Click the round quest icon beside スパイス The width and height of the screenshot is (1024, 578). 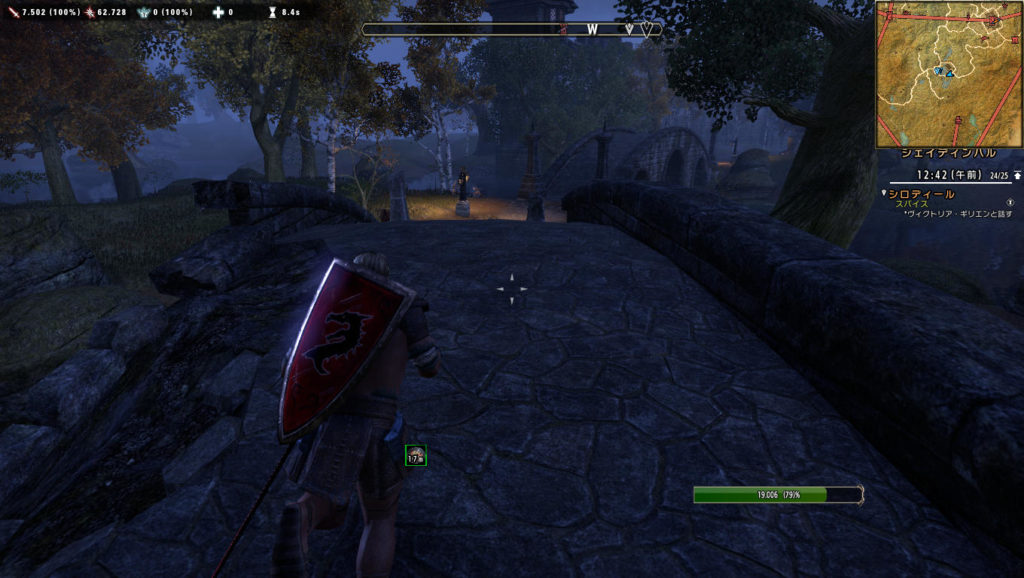tap(1009, 202)
